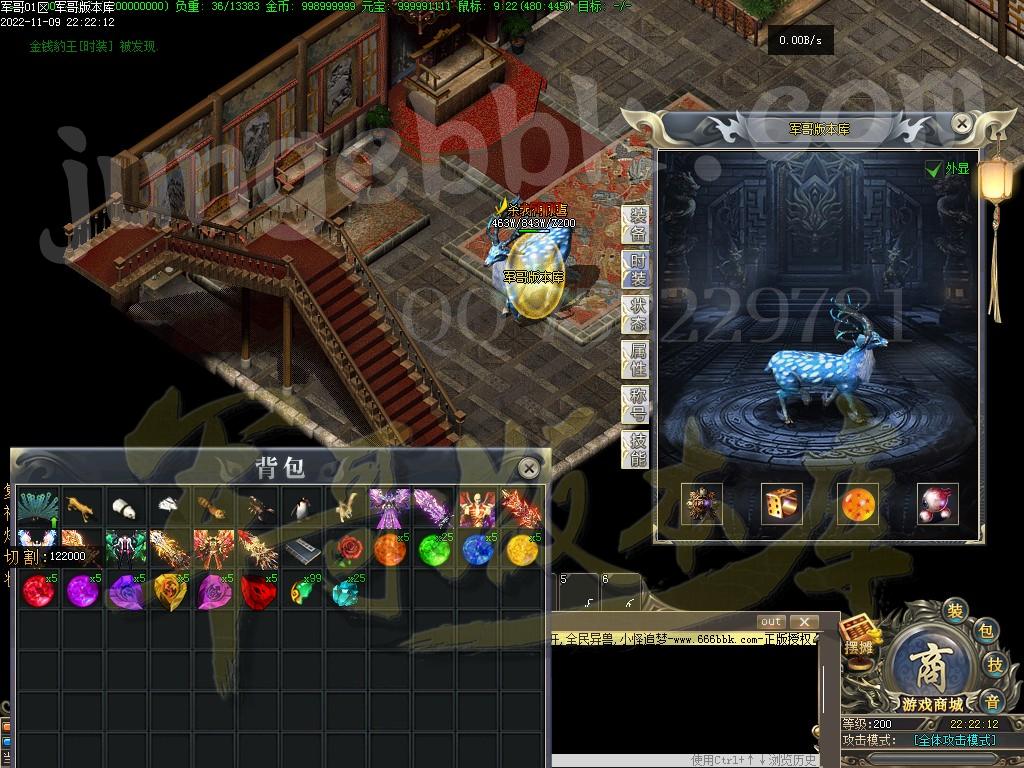Open the 时装 fashion tab
The width and height of the screenshot is (1024, 768).
click(637, 270)
